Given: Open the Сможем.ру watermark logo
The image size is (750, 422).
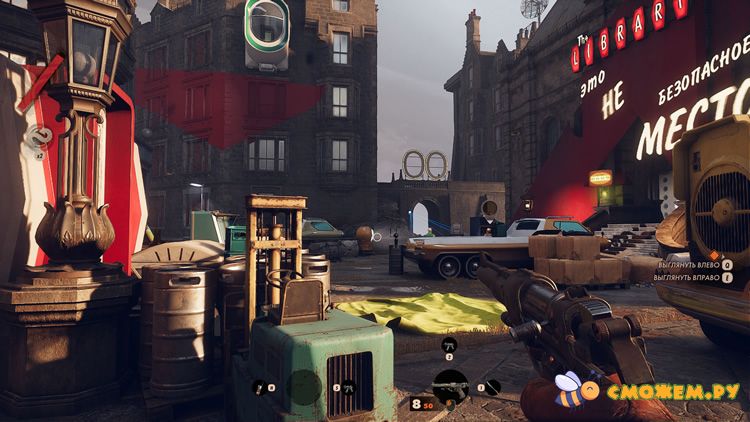Looking at the screenshot, I should click(650, 388).
